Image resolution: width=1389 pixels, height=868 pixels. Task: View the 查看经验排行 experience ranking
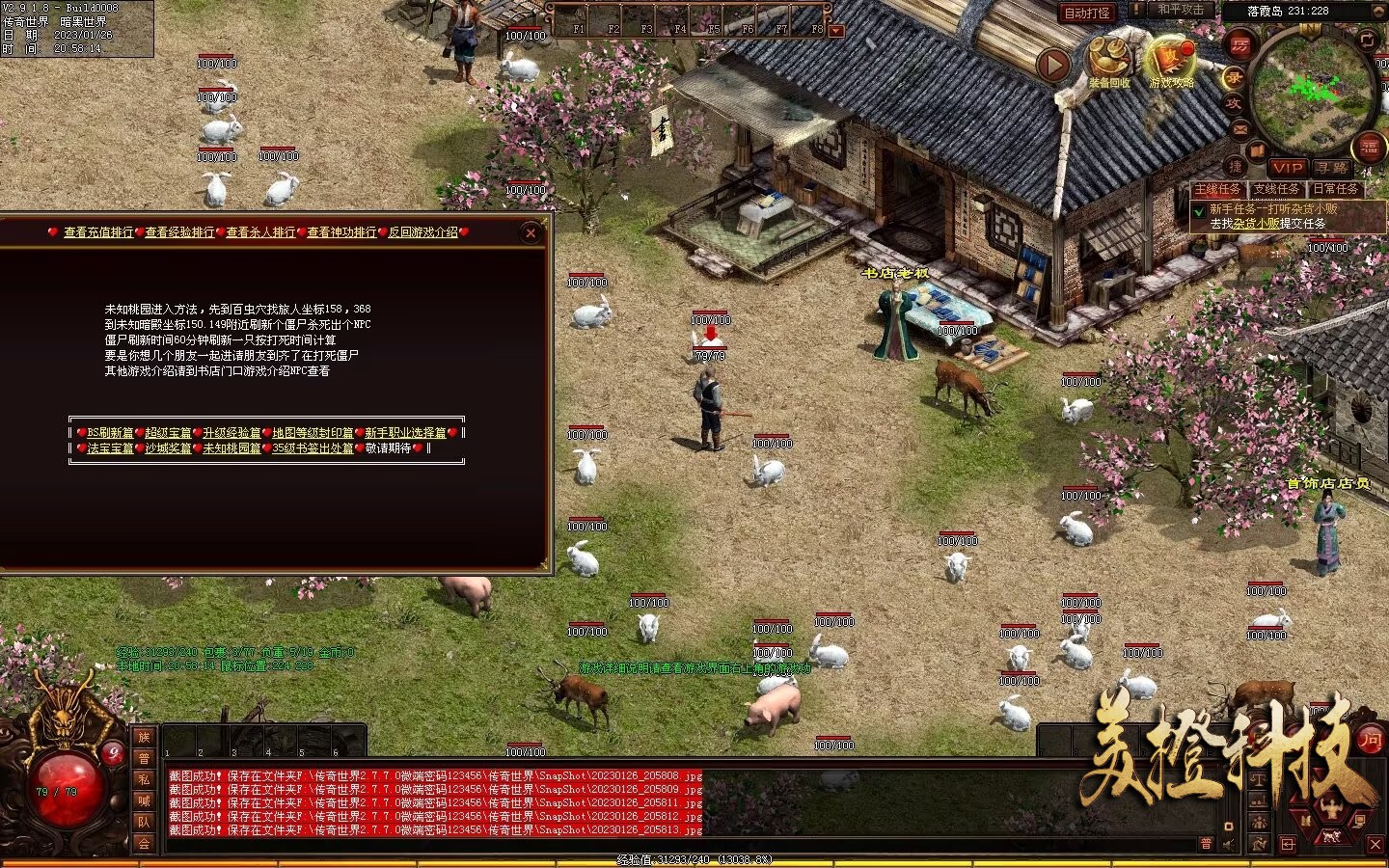(179, 232)
